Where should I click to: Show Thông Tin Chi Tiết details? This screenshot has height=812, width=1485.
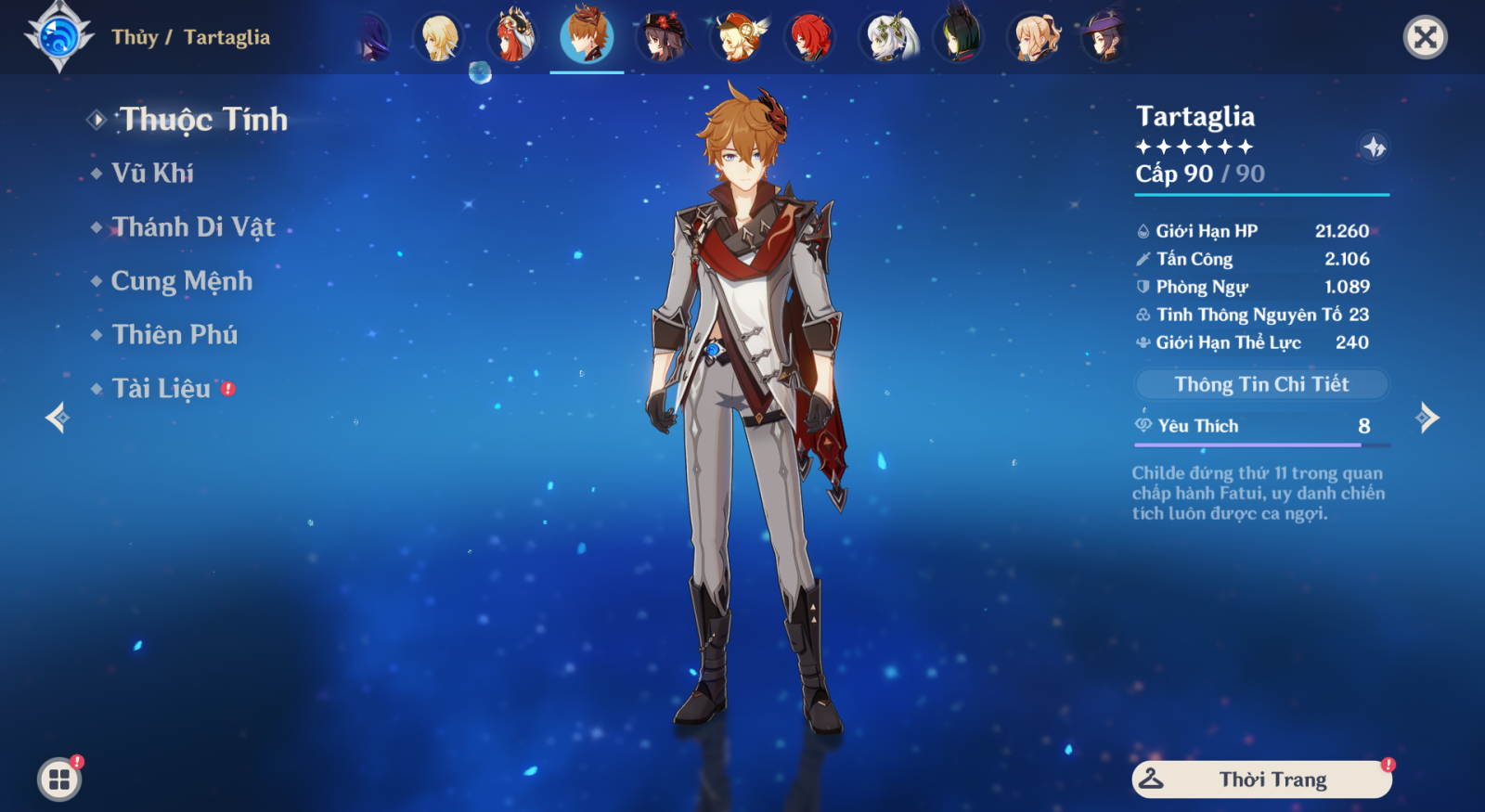coord(1261,384)
